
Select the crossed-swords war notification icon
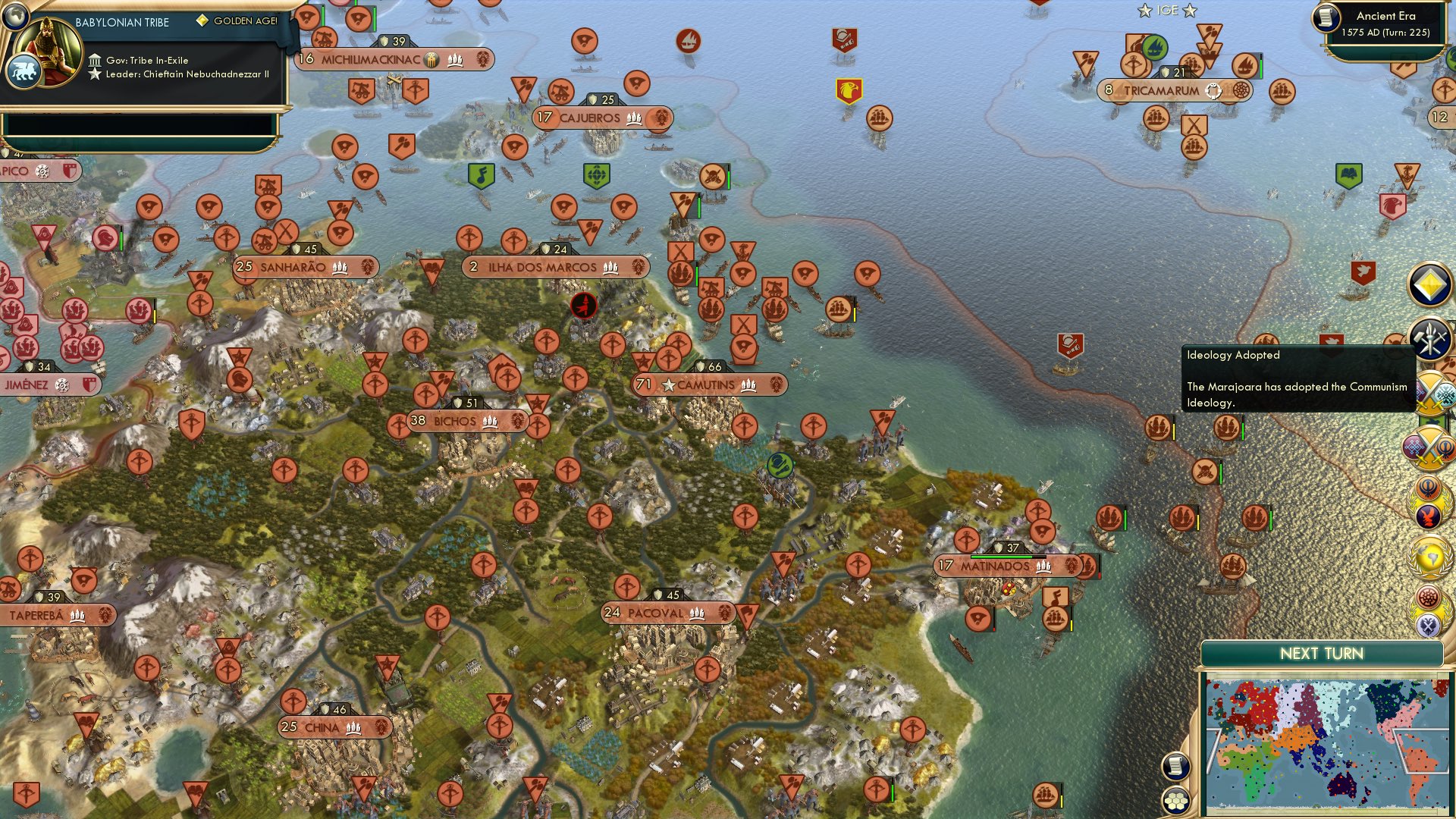(x=1430, y=391)
